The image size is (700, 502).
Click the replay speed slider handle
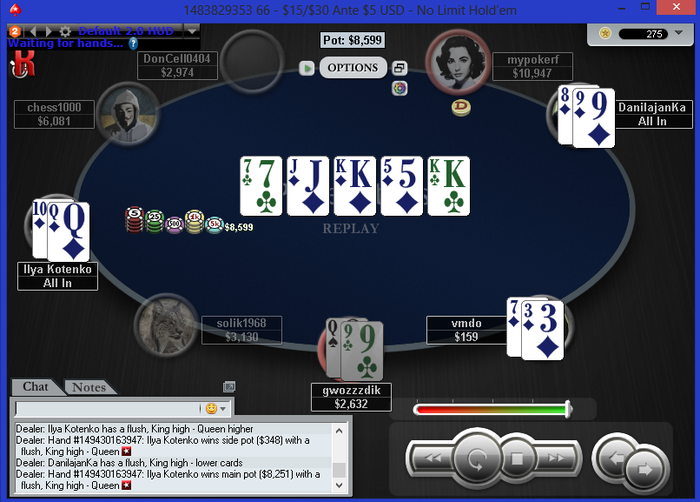pyautogui.click(x=568, y=408)
